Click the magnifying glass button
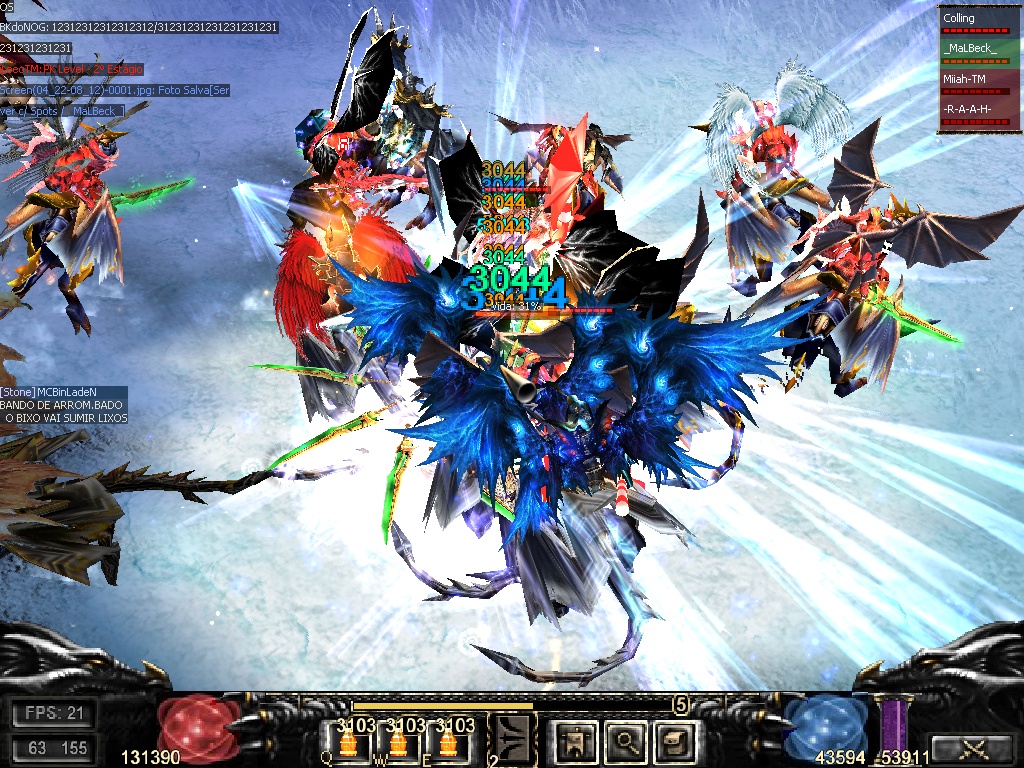The image size is (1024, 768). coord(626,741)
